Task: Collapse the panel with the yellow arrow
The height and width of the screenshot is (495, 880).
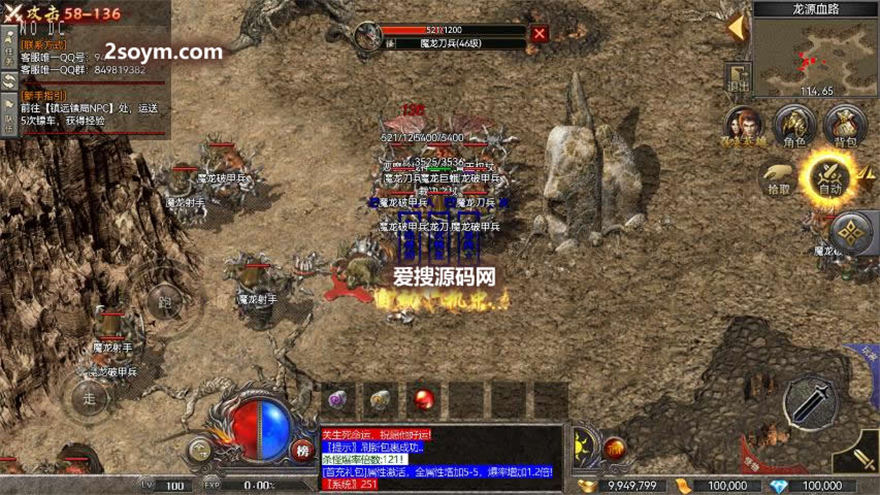Action: (x=737, y=26)
